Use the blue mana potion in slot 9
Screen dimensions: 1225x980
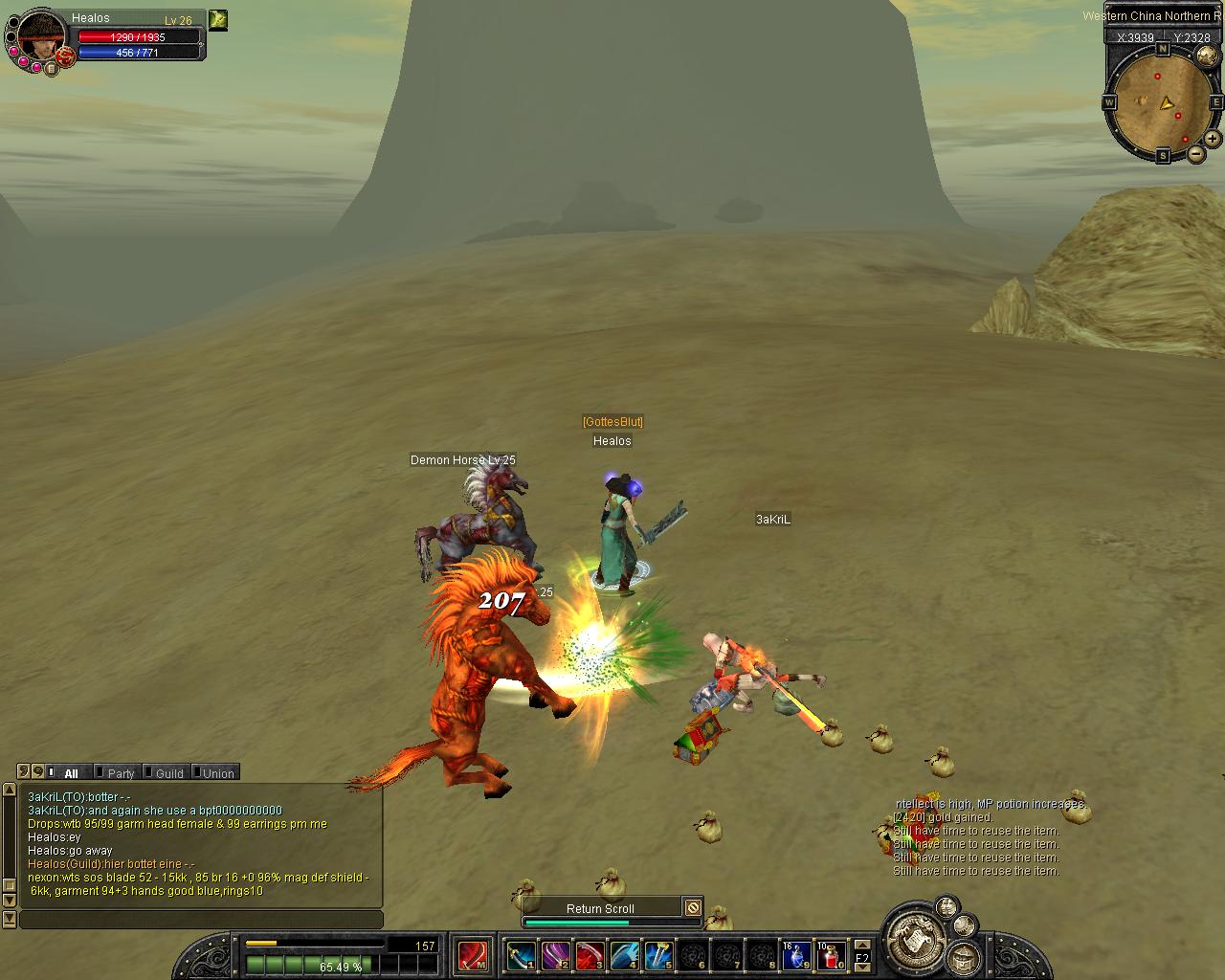(x=796, y=955)
